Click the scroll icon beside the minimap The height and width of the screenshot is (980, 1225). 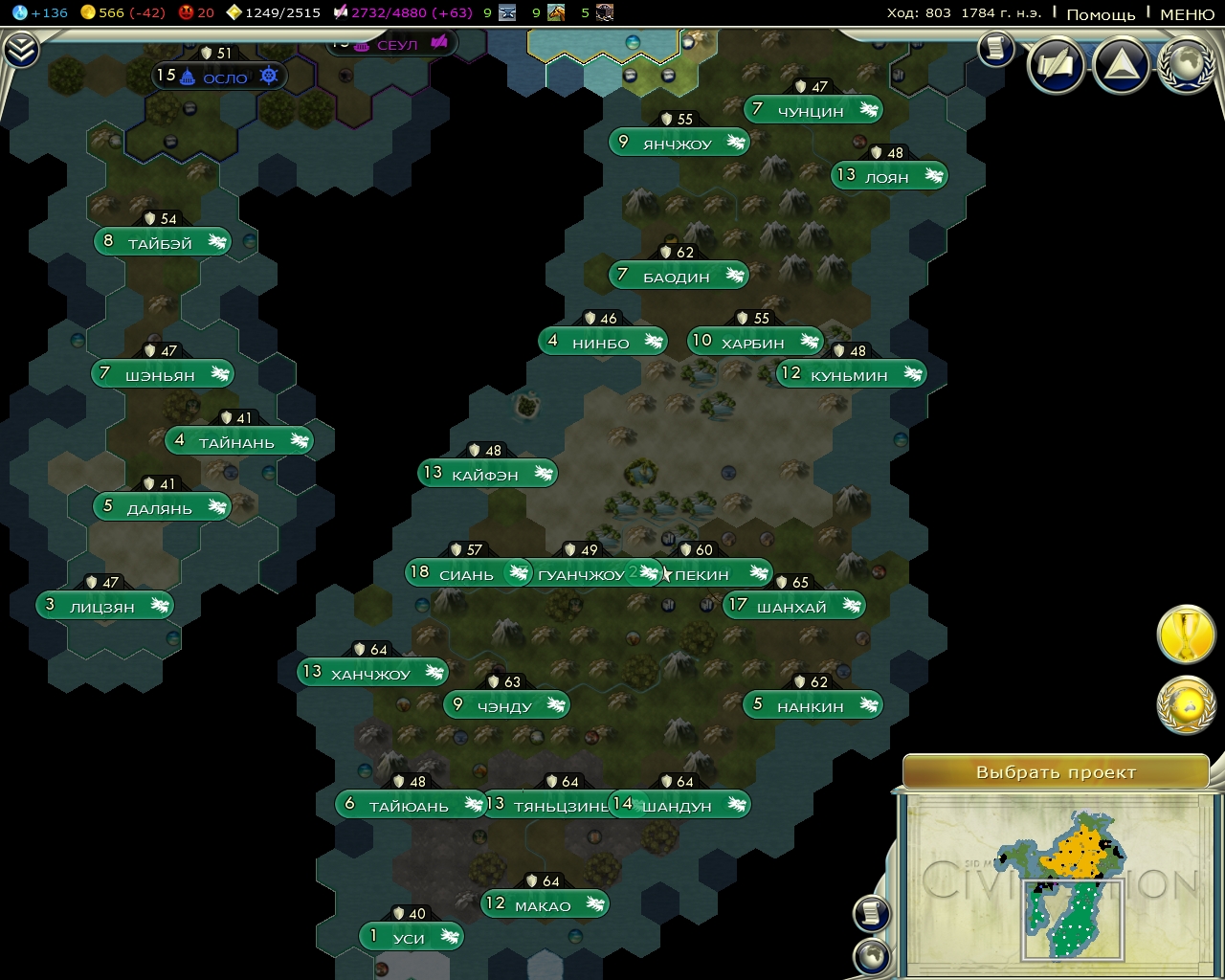click(x=871, y=912)
